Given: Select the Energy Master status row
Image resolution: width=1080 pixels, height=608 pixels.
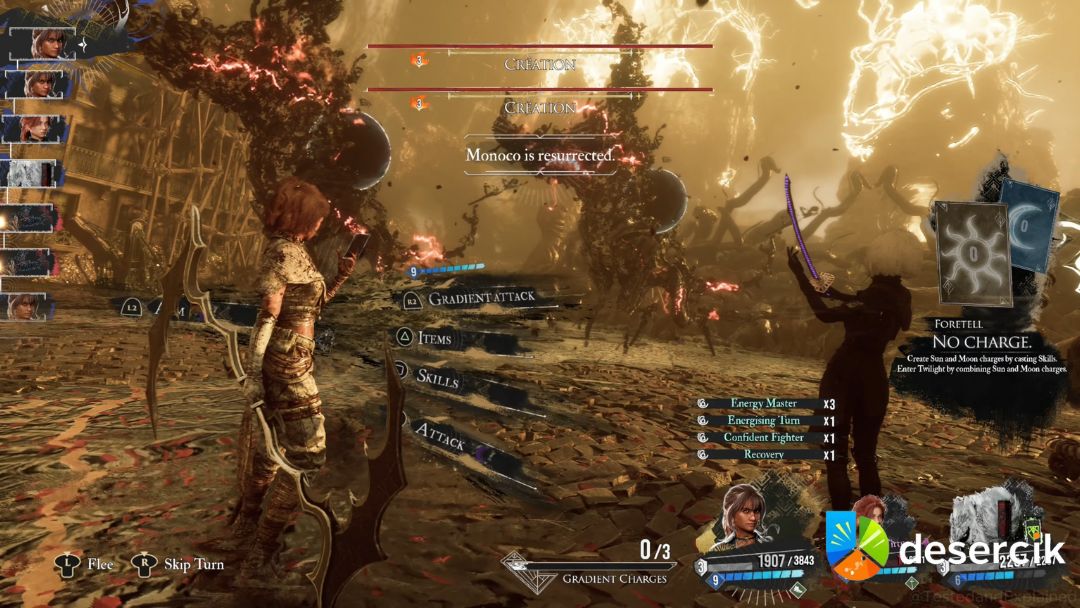Looking at the screenshot, I should point(763,404).
